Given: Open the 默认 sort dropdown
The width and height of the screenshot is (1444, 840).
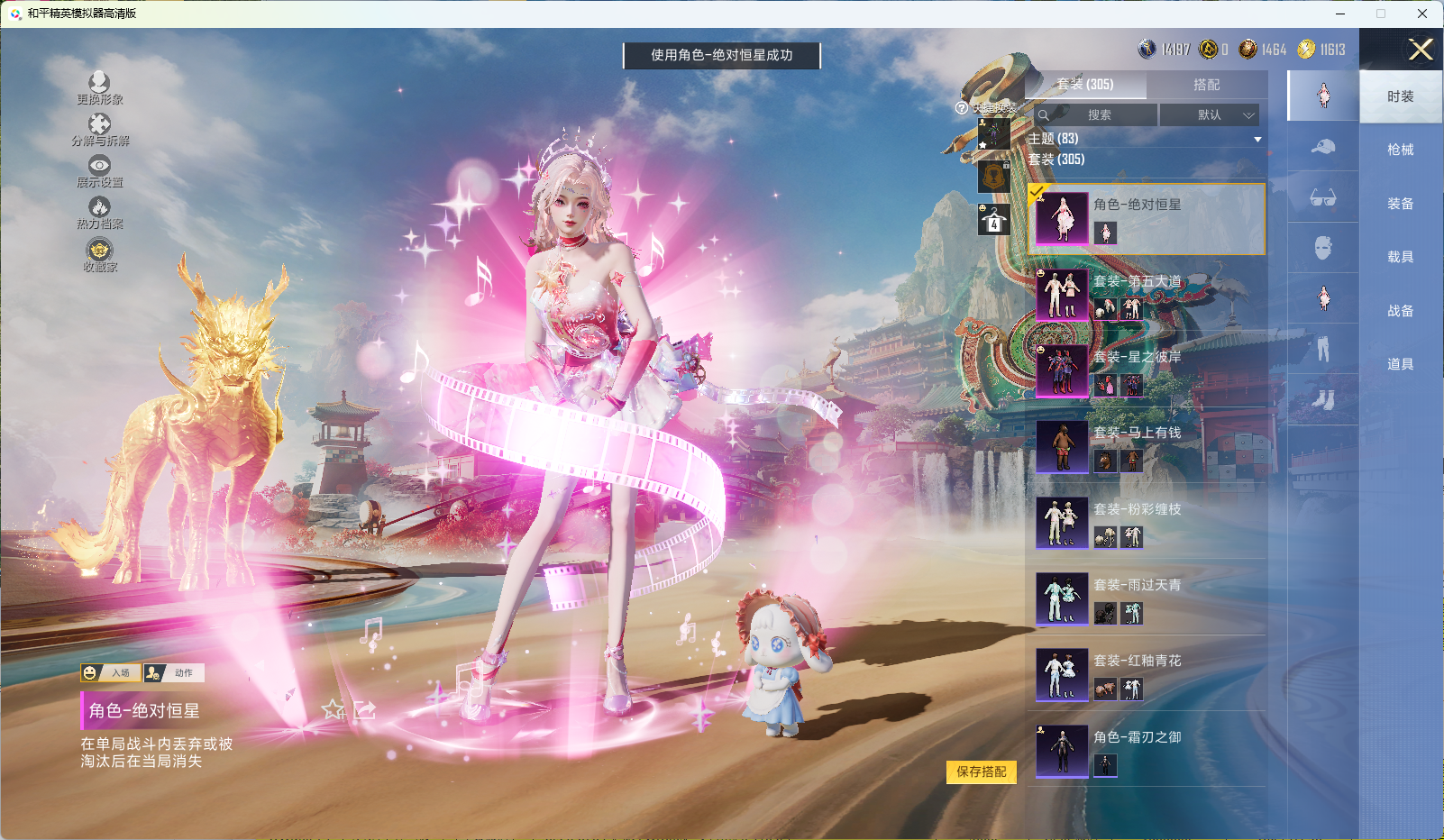Looking at the screenshot, I should (1209, 115).
